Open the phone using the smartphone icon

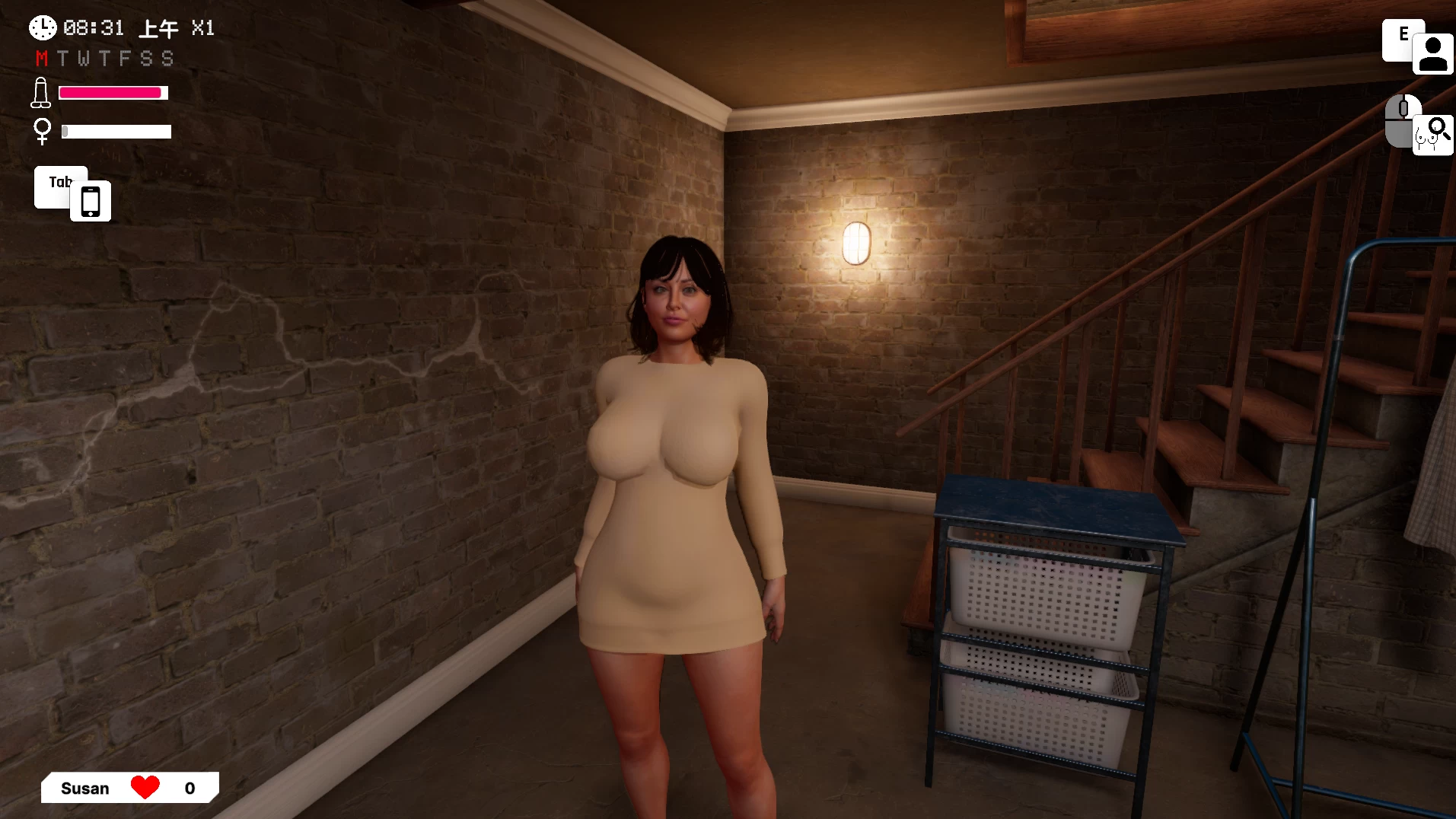[90, 200]
